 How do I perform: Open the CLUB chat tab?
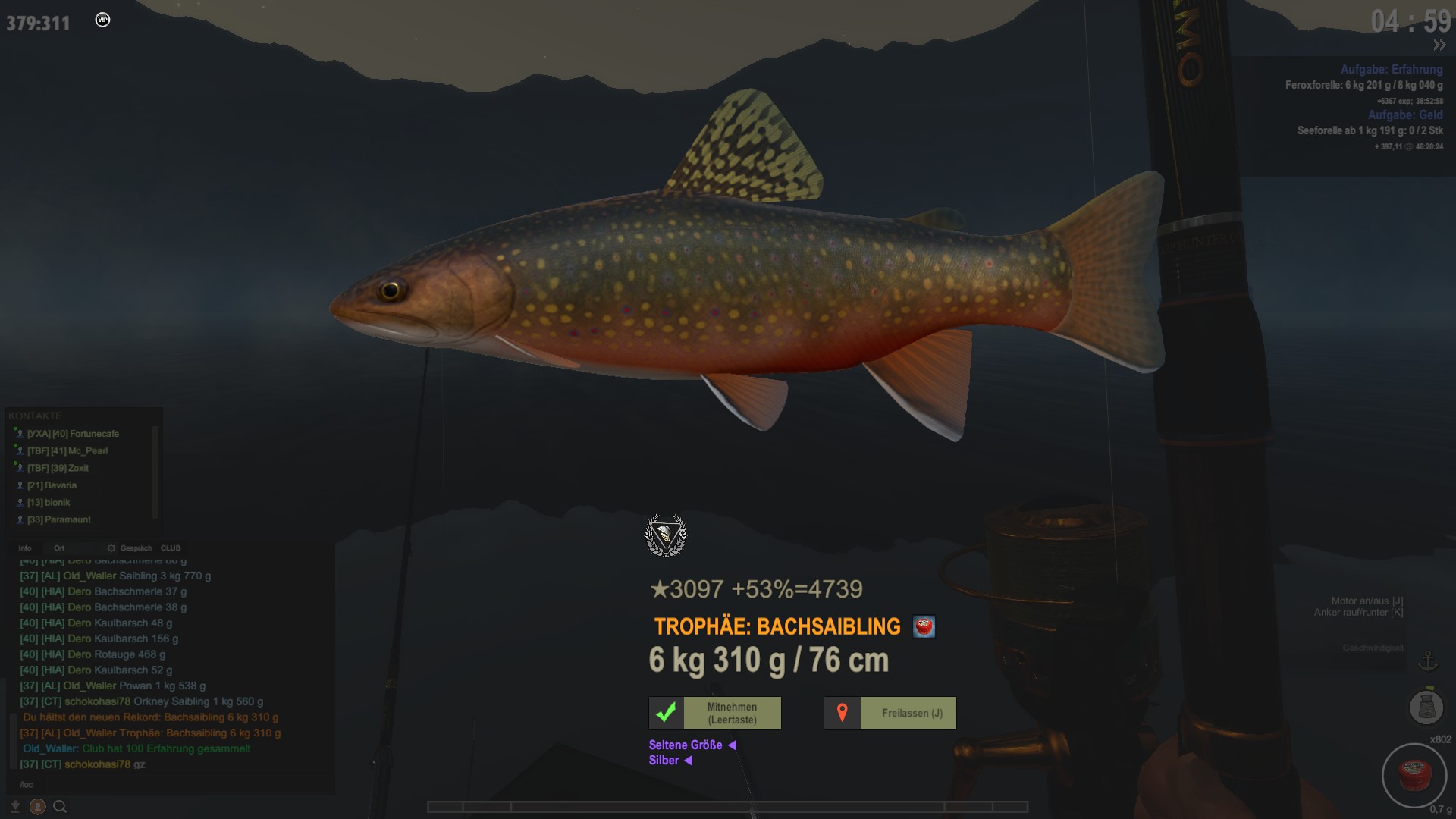(x=171, y=548)
